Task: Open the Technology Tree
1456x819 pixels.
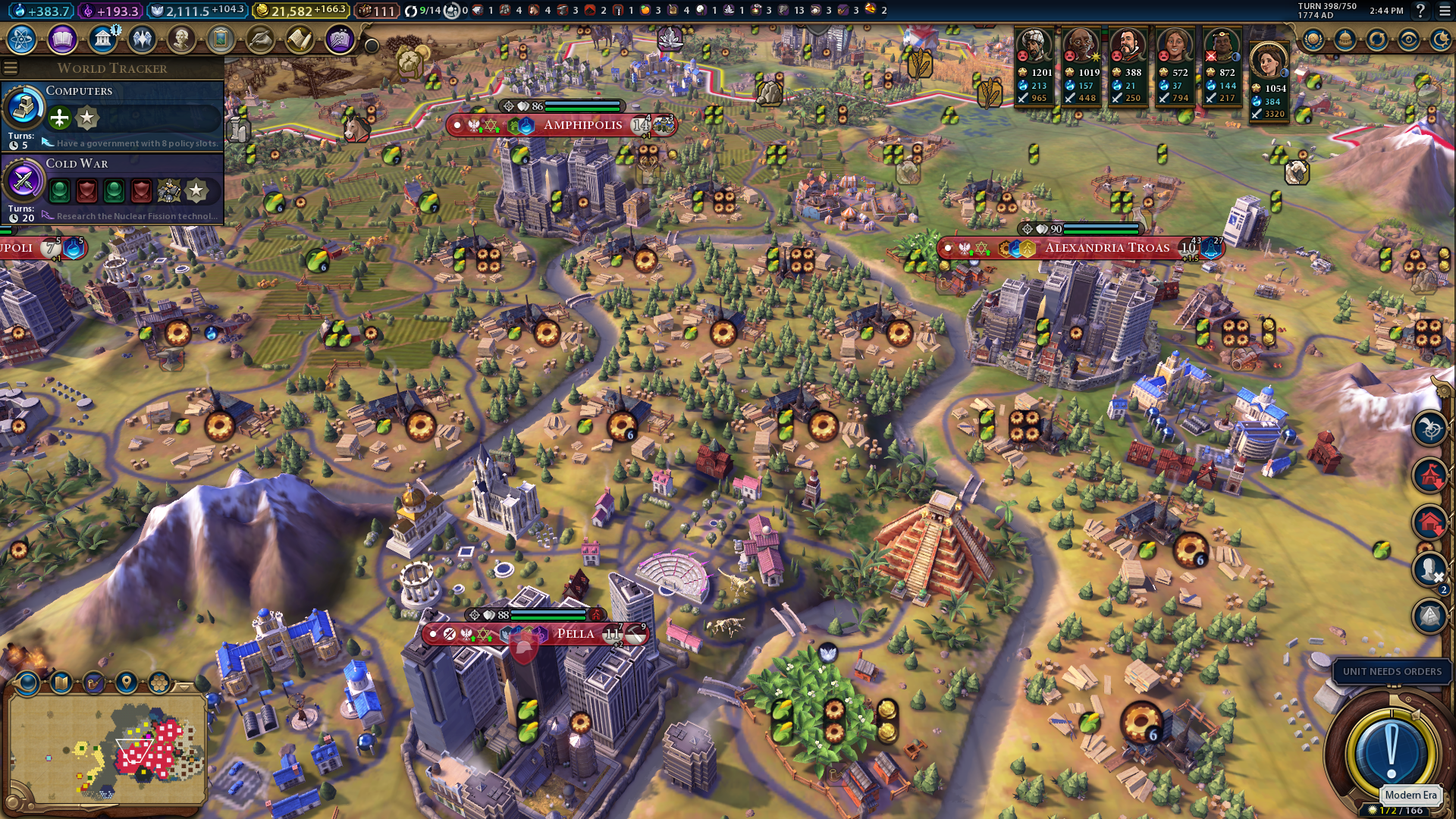Action: (23, 39)
